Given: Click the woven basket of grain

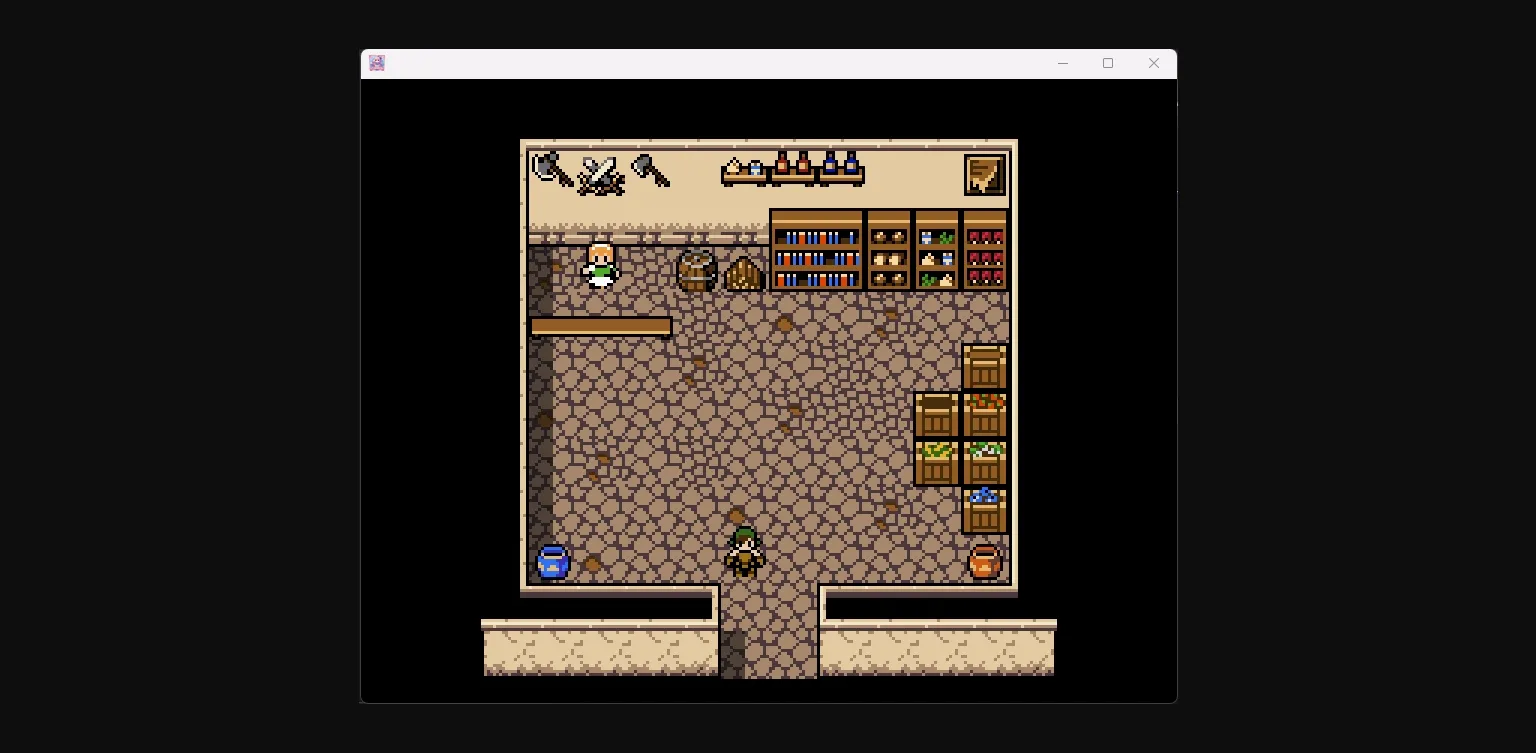Looking at the screenshot, I should [x=745, y=270].
